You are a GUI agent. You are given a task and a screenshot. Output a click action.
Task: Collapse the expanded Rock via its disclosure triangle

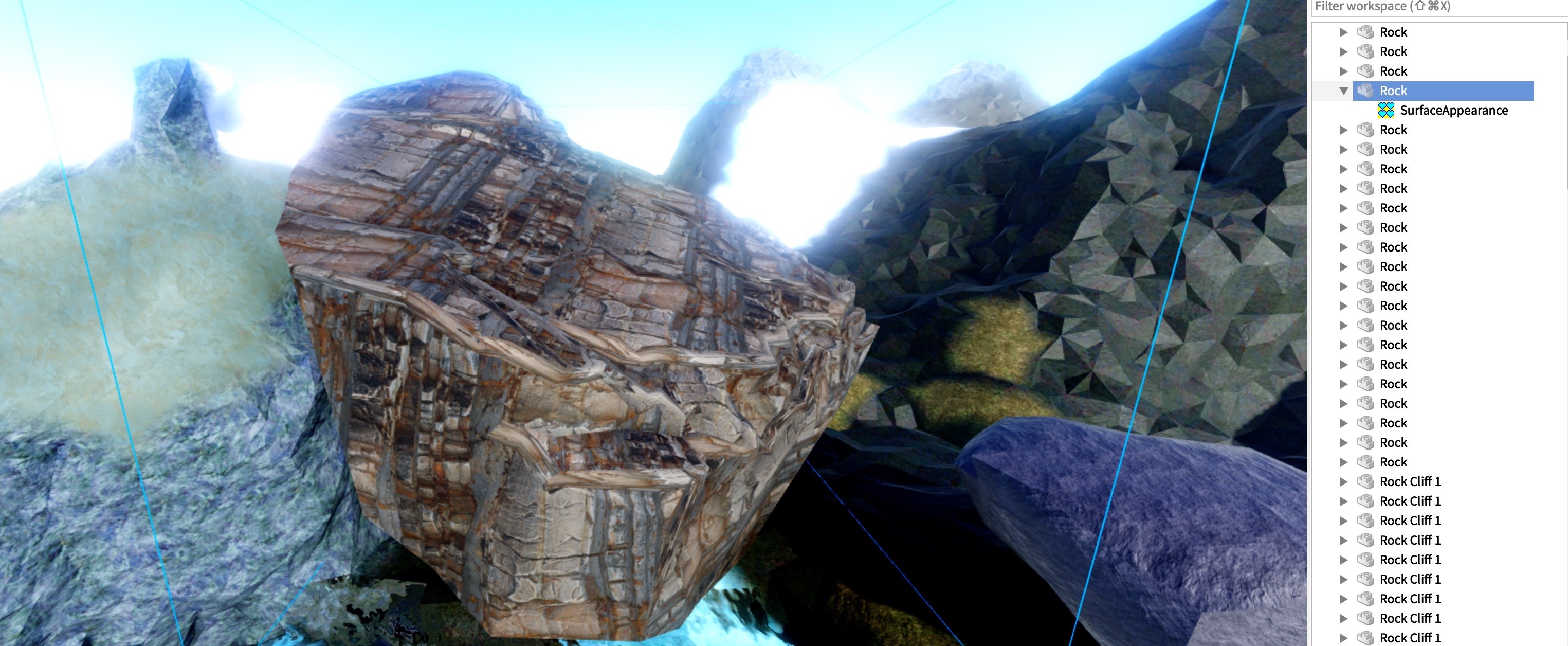click(x=1343, y=90)
